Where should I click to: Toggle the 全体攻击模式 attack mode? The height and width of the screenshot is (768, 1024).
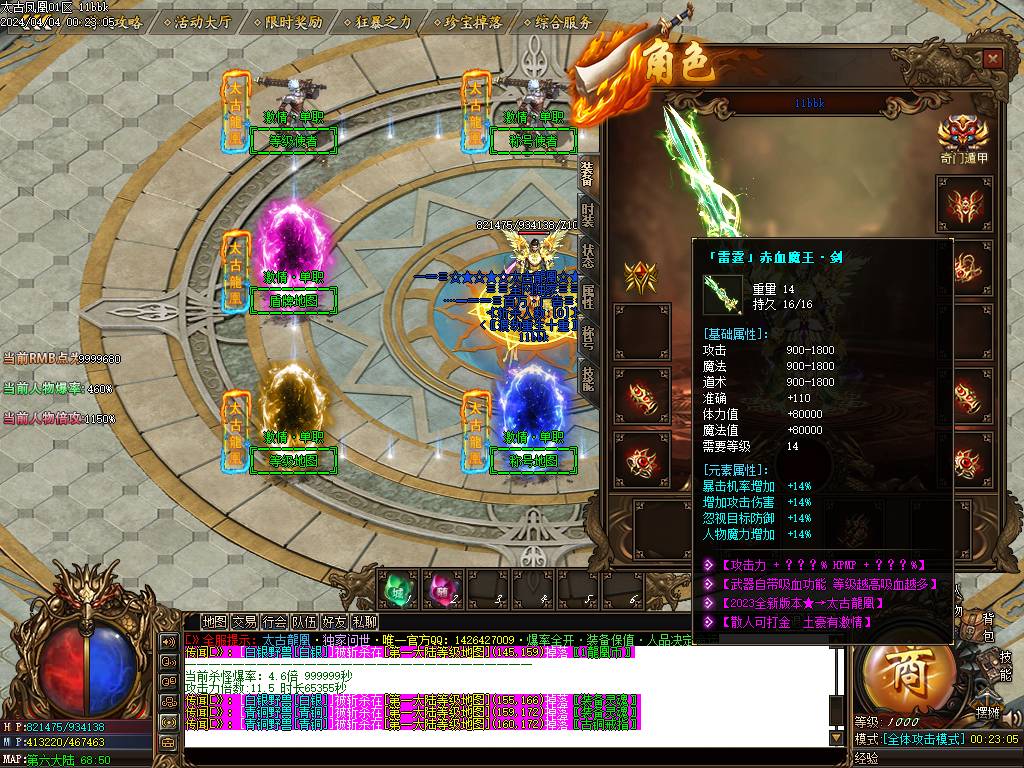928,738
